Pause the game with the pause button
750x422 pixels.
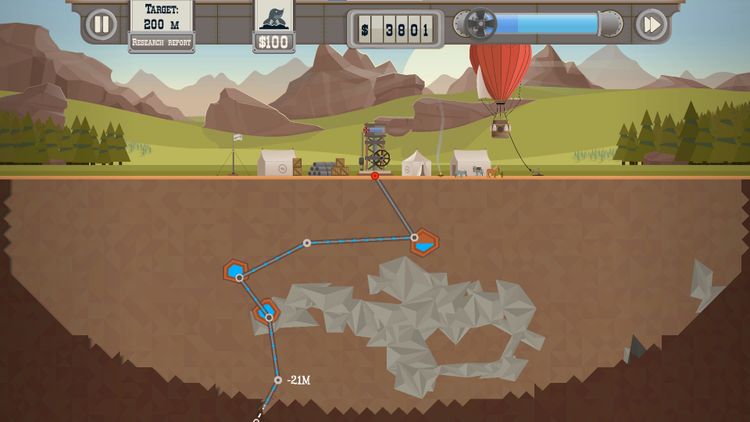pos(100,24)
